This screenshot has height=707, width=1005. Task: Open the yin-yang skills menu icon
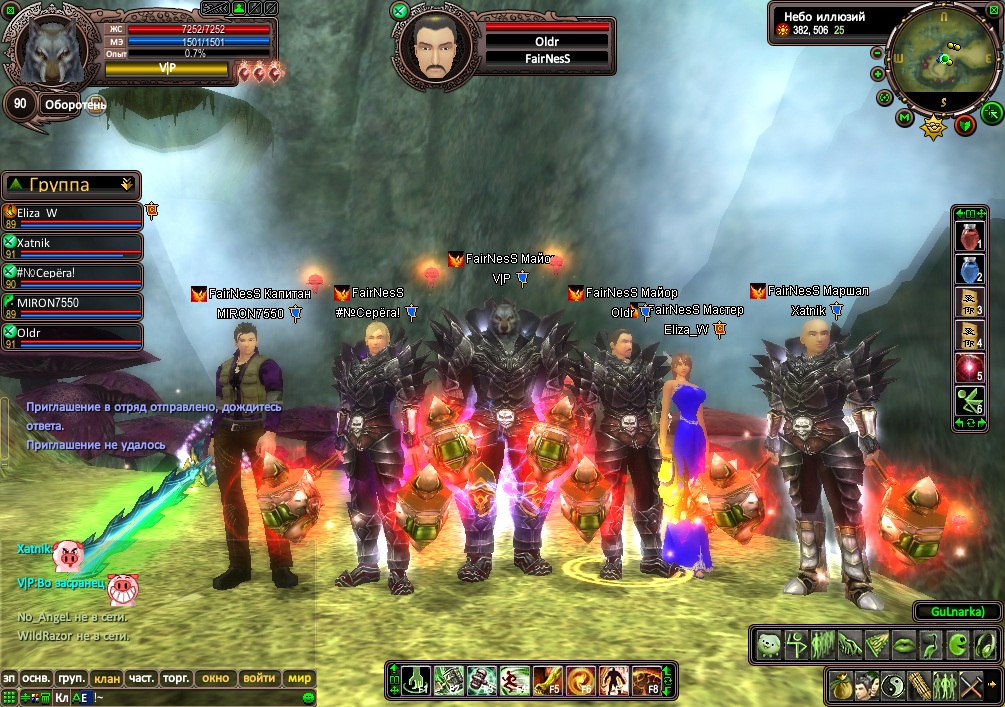892,686
